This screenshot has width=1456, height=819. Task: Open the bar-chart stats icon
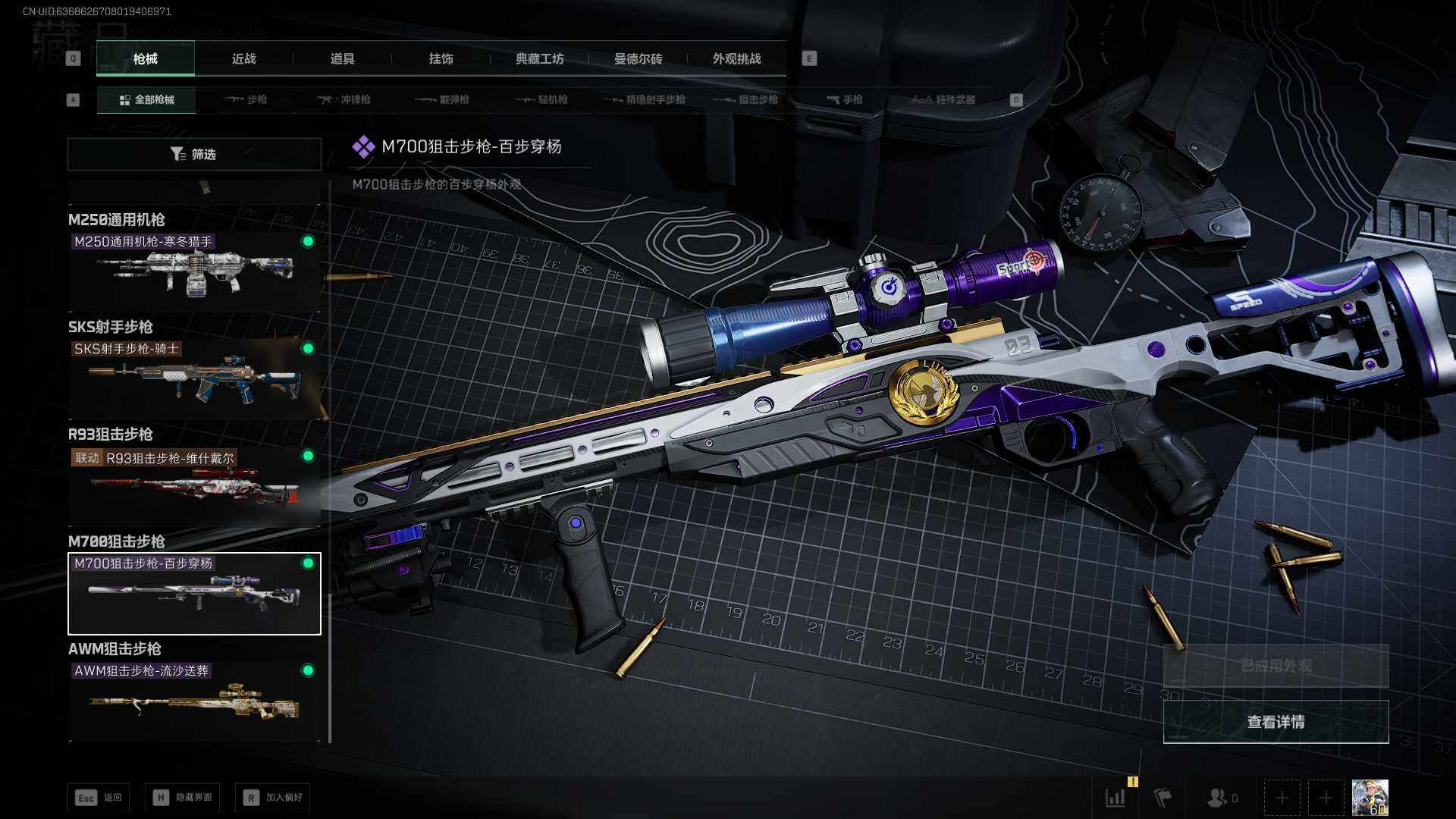1116,798
